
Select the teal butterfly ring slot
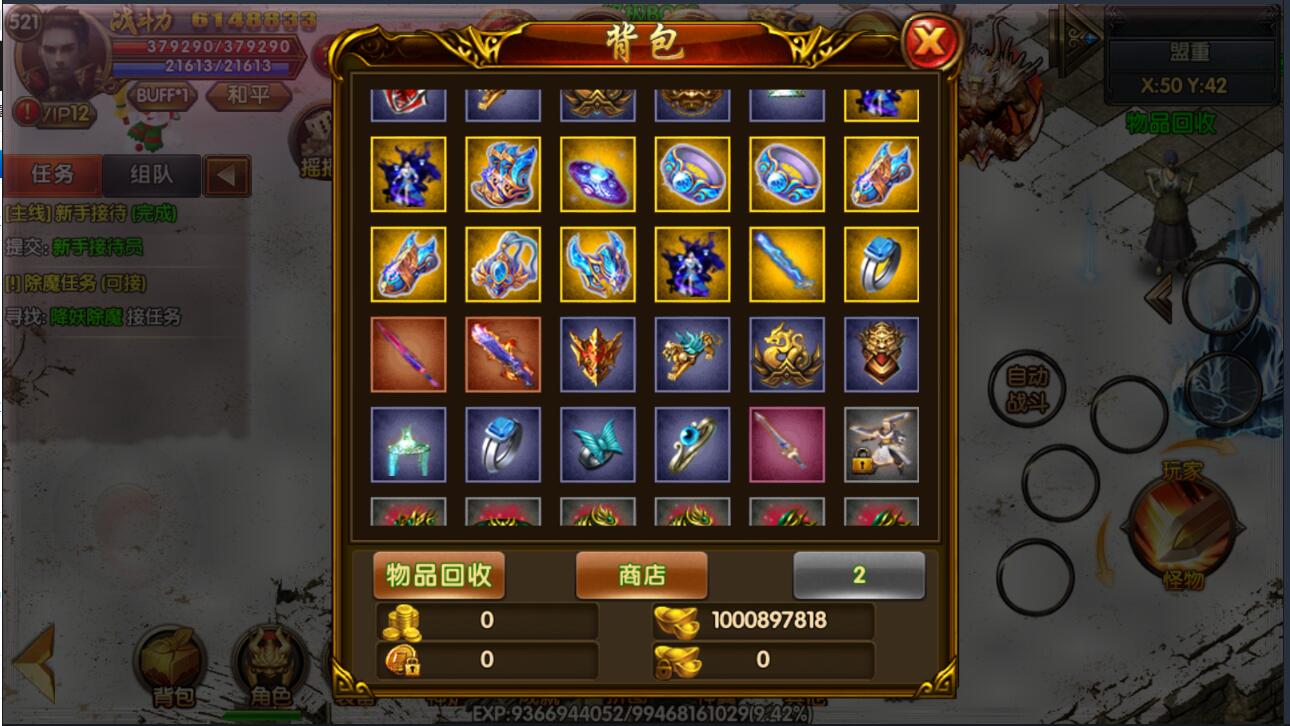tap(597, 444)
